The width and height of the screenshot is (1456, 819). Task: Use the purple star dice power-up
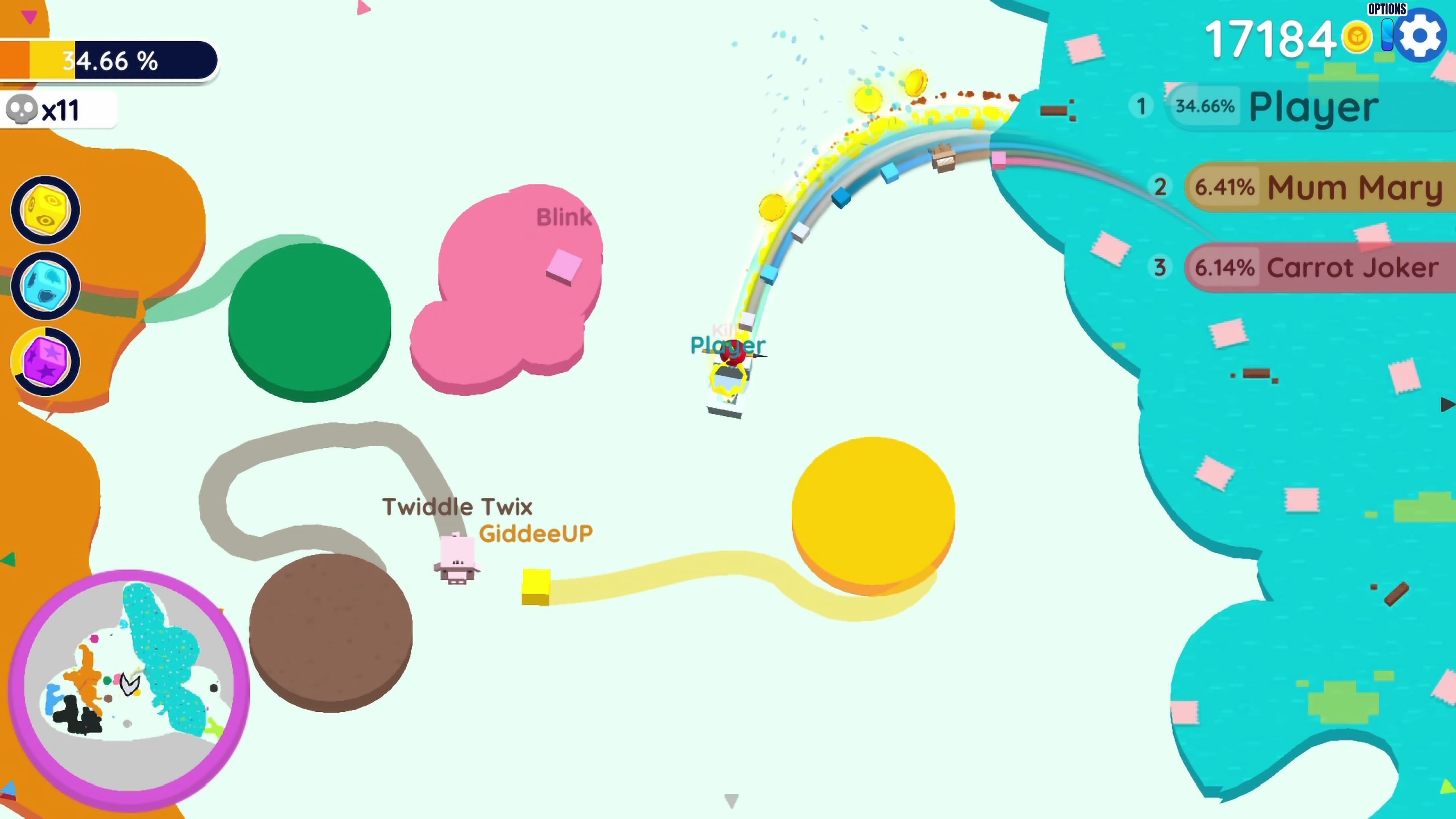(x=45, y=361)
